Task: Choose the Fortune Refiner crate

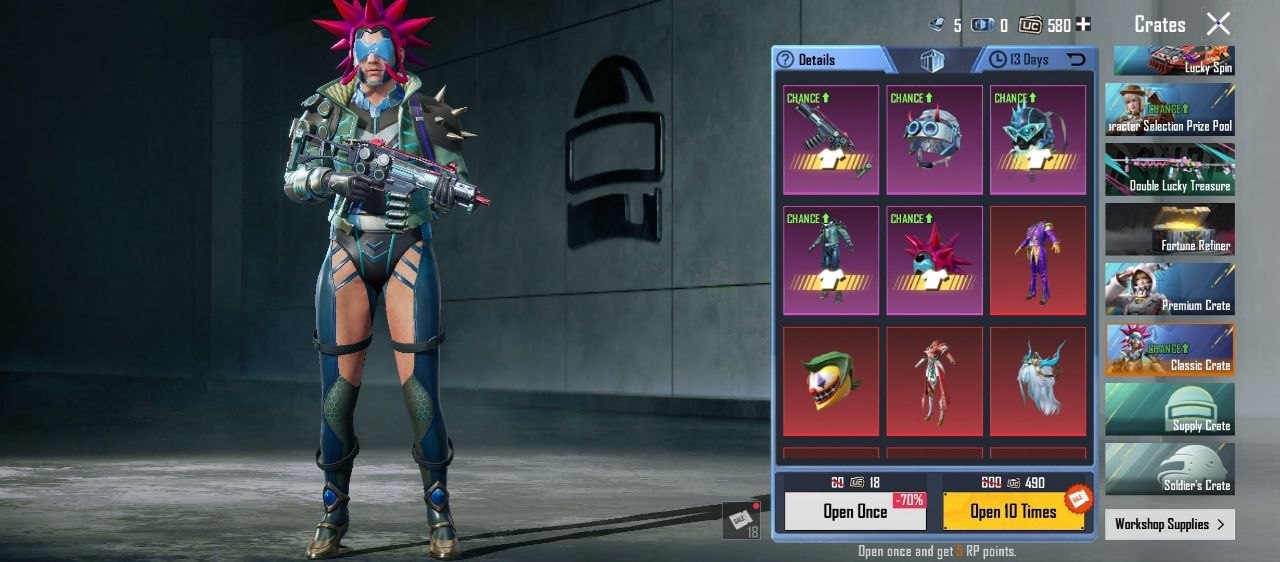Action: (x=1169, y=229)
